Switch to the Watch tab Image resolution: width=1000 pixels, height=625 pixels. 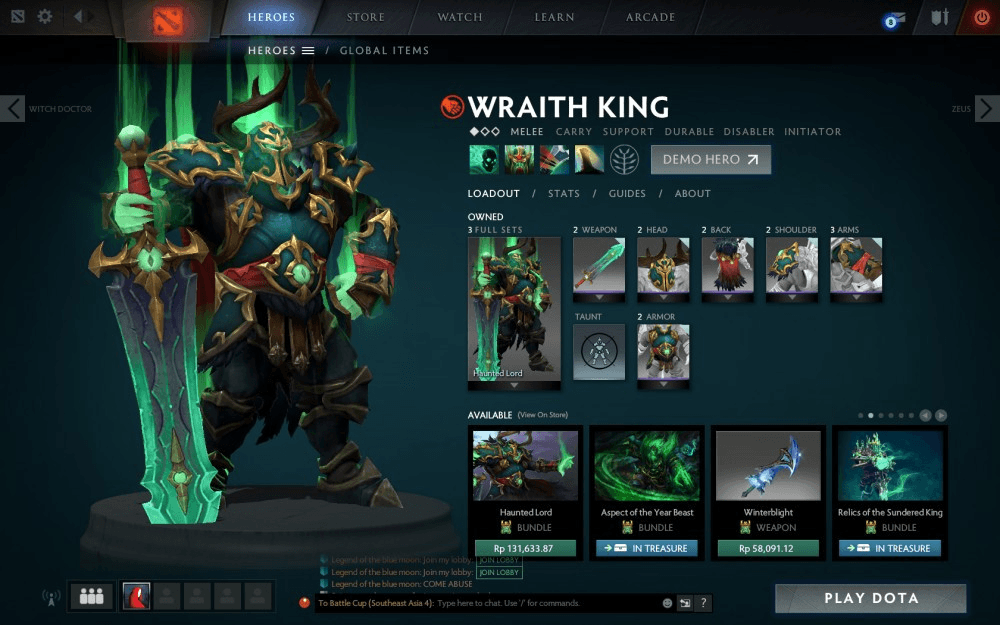tap(460, 17)
